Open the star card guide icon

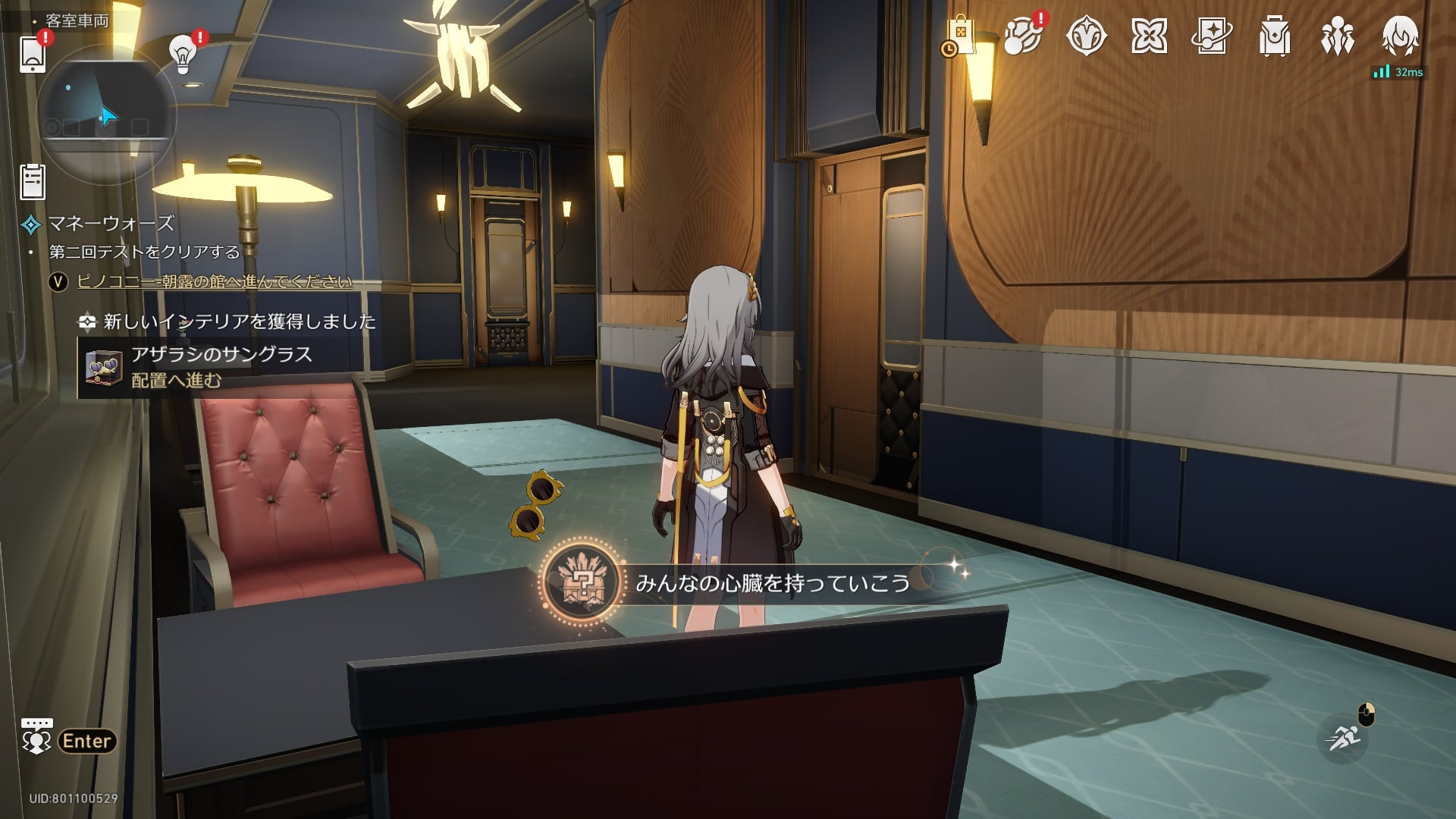[x=1212, y=36]
